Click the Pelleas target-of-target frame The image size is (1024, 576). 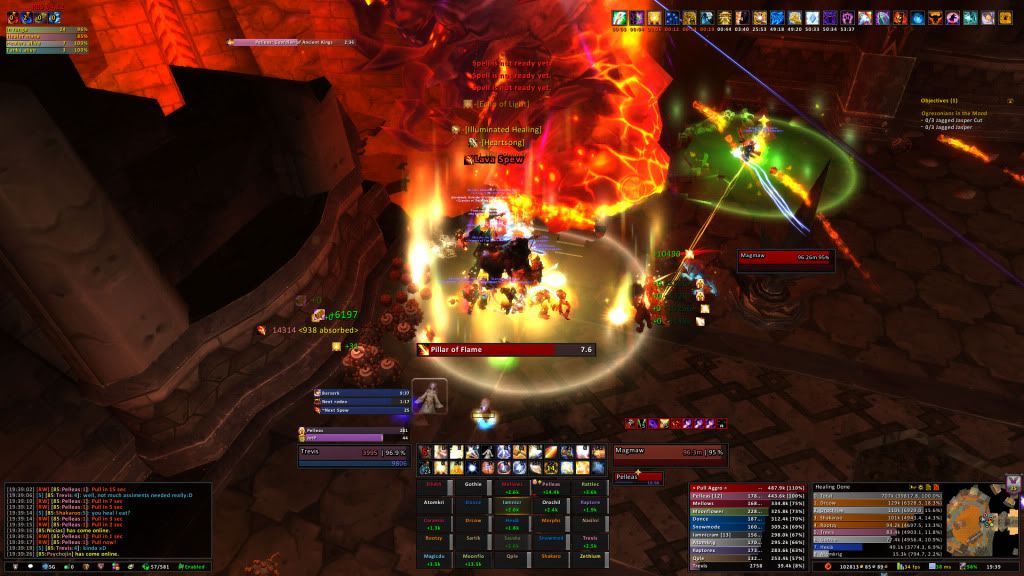pos(638,477)
